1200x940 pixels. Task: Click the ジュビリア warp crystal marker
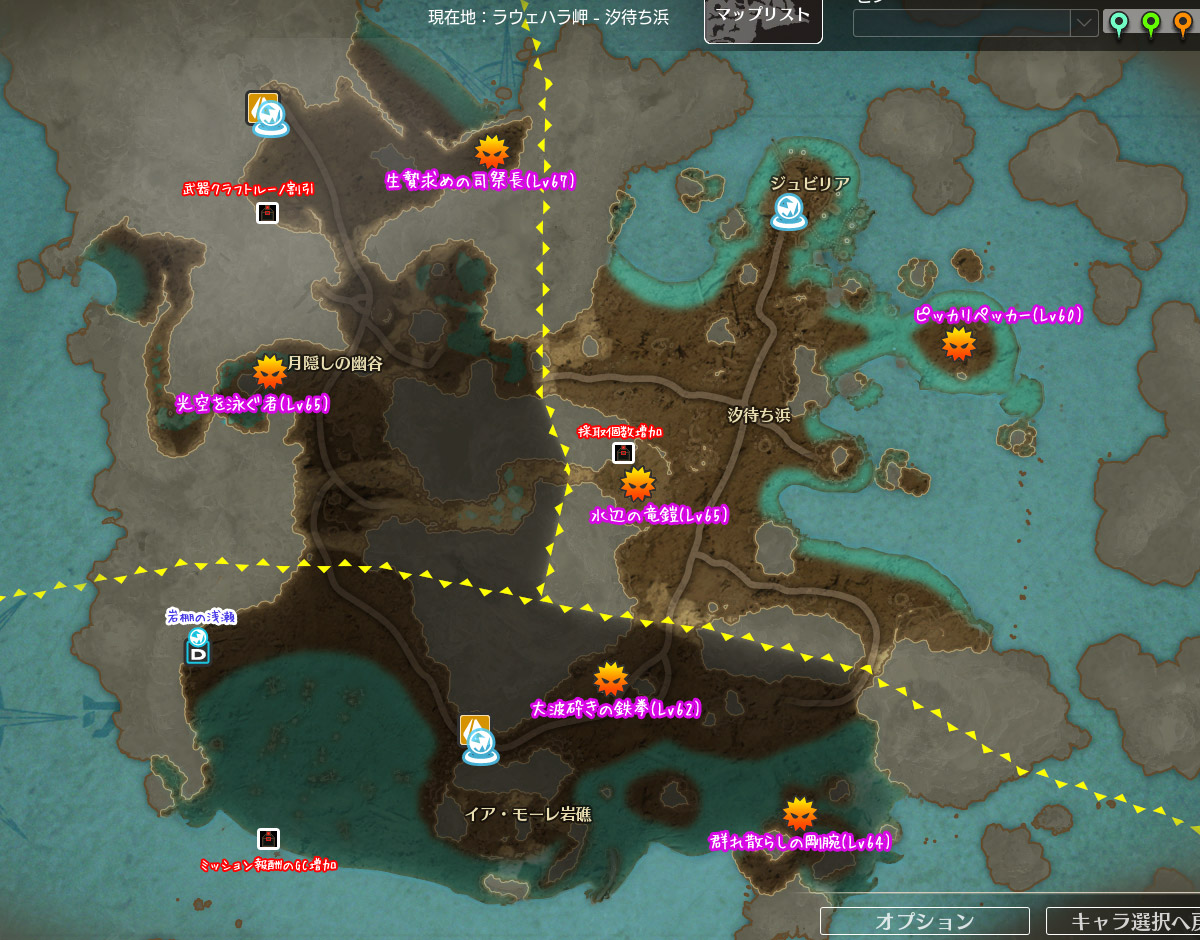coord(789,210)
